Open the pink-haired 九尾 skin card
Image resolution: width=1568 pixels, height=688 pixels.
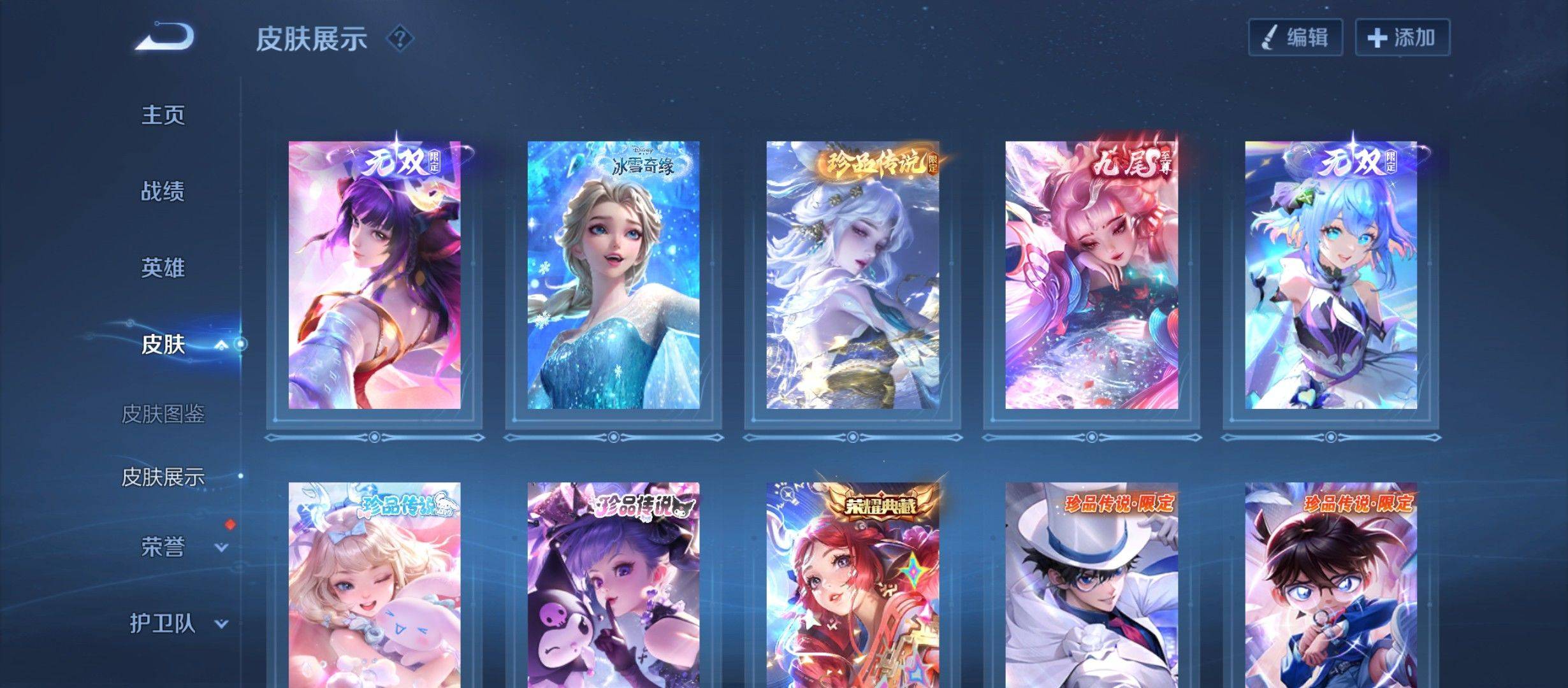1091,275
